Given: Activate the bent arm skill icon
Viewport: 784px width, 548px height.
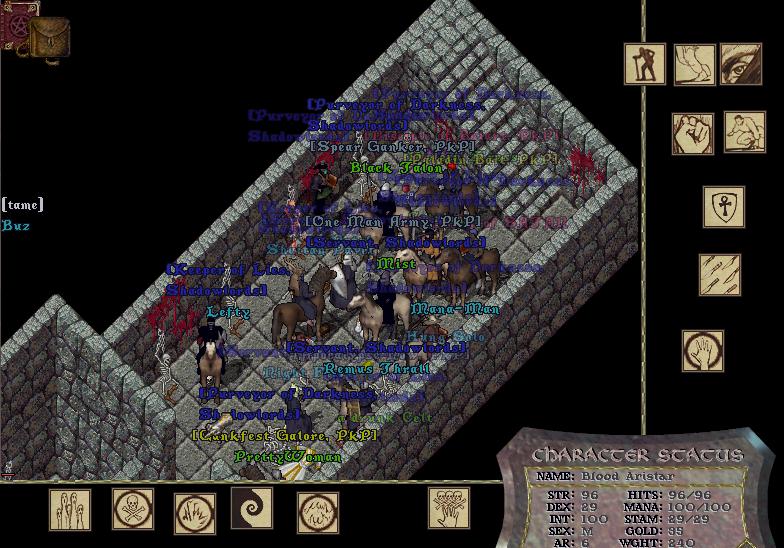Looking at the screenshot, I should point(694,64).
